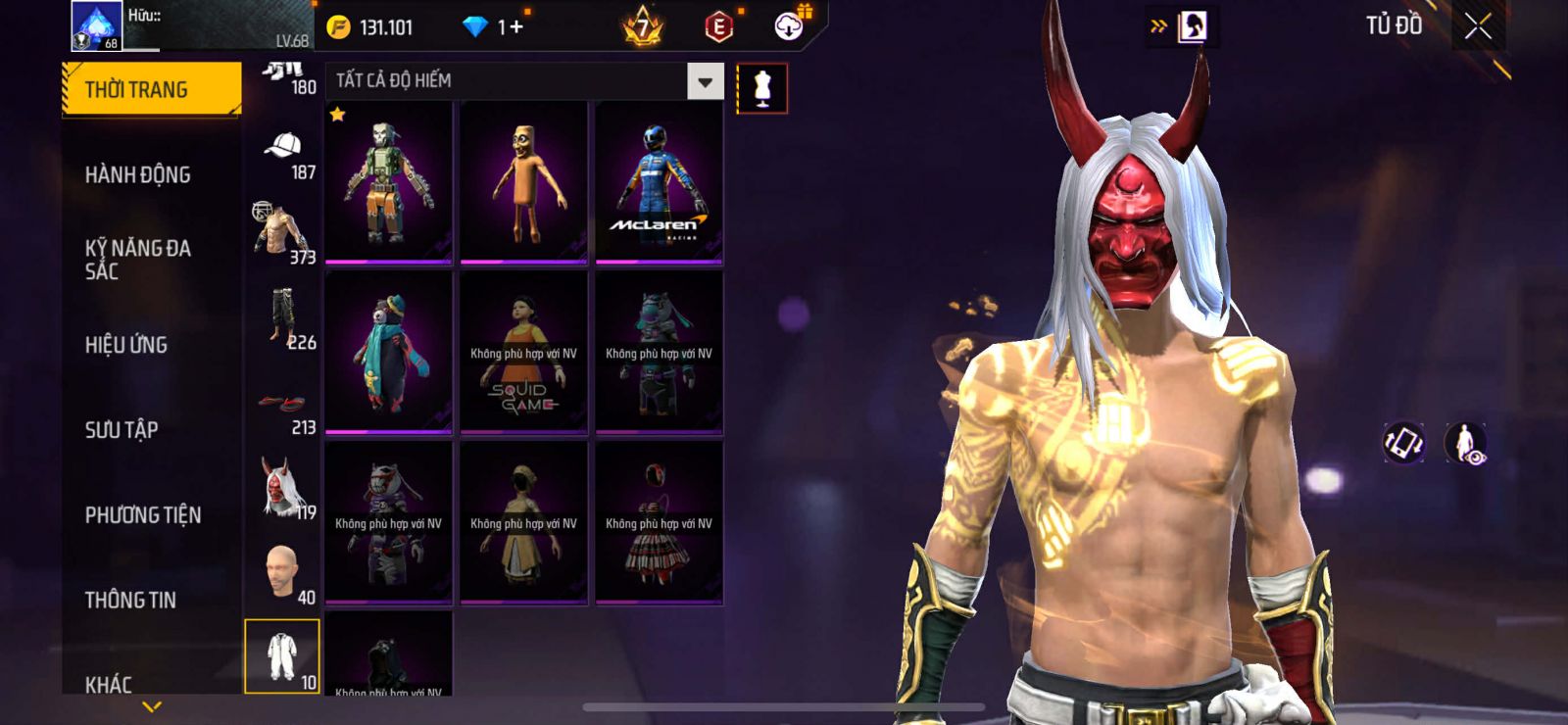The image size is (1568, 725).
Task: Open the cap headwear category
Action: [283, 152]
